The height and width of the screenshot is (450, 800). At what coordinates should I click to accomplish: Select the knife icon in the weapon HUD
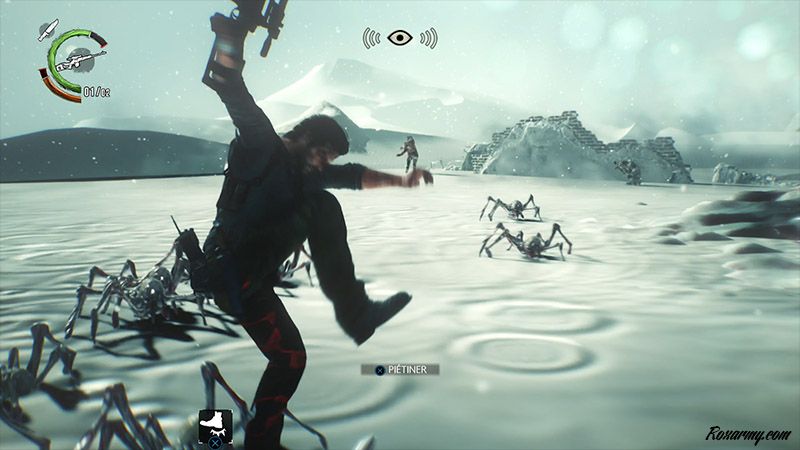pyautogui.click(x=44, y=31)
